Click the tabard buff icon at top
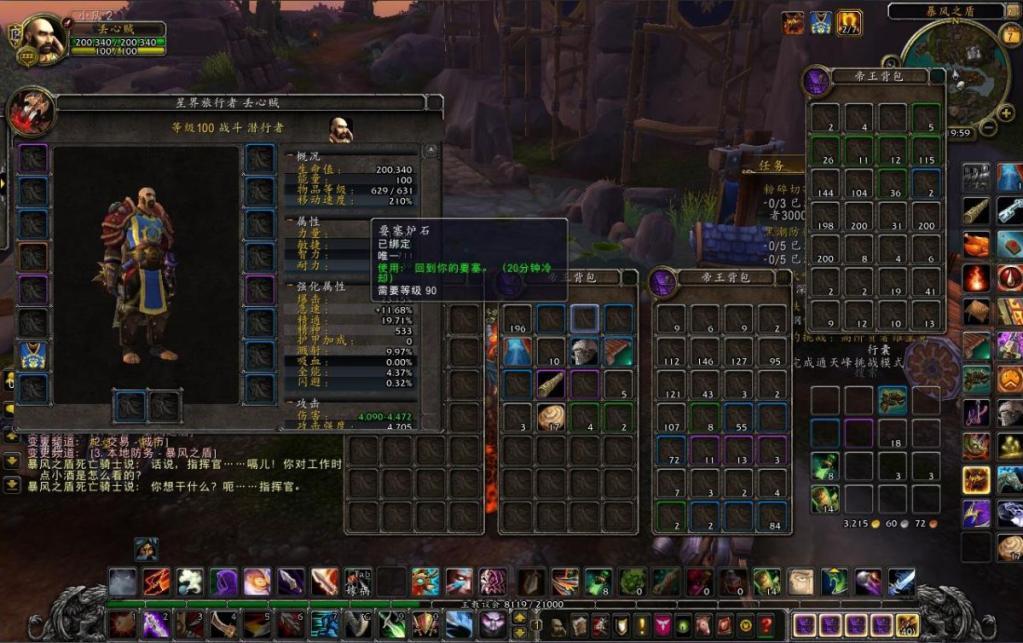Screen dimensions: 1023x643 [821, 22]
